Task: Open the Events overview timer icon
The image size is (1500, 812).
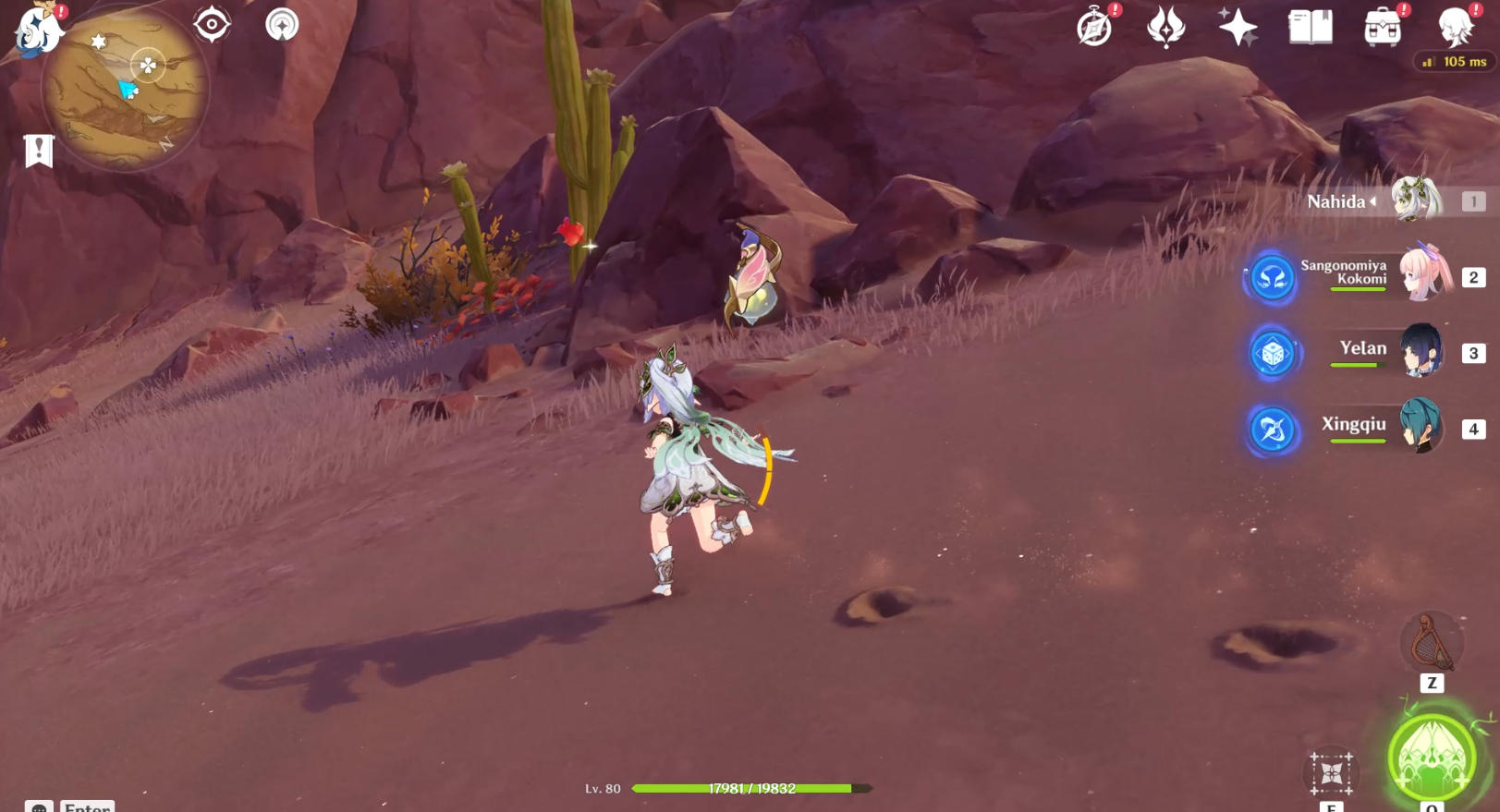Action: [1094, 28]
